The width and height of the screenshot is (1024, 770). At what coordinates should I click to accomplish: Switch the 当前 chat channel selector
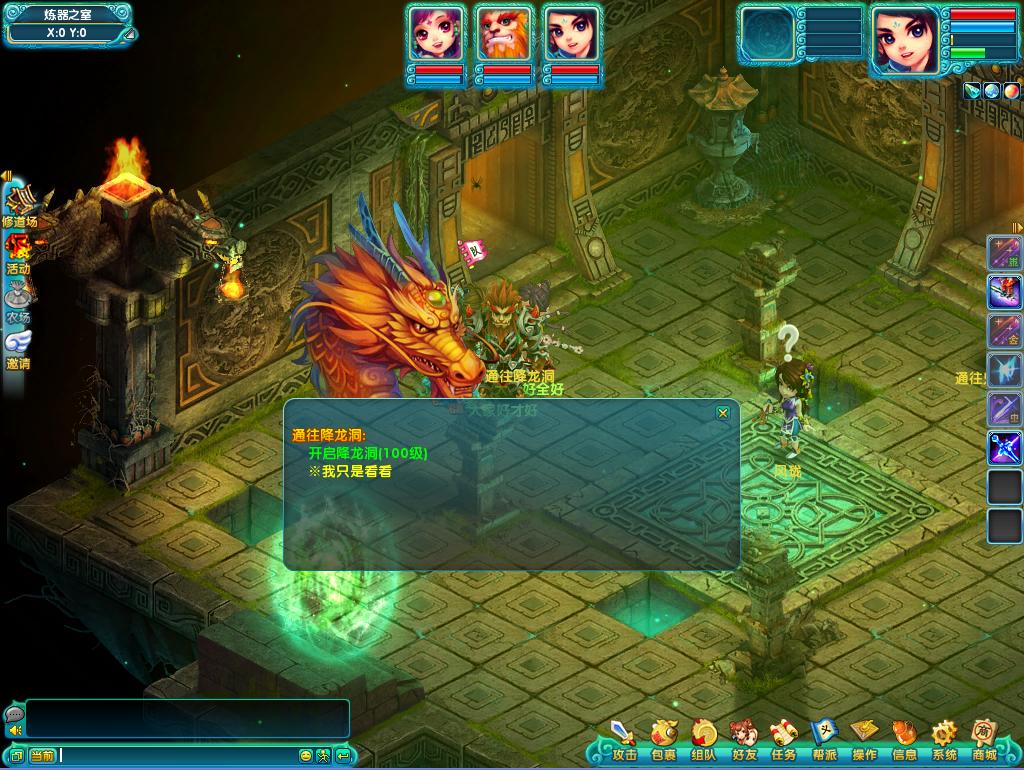[x=42, y=755]
